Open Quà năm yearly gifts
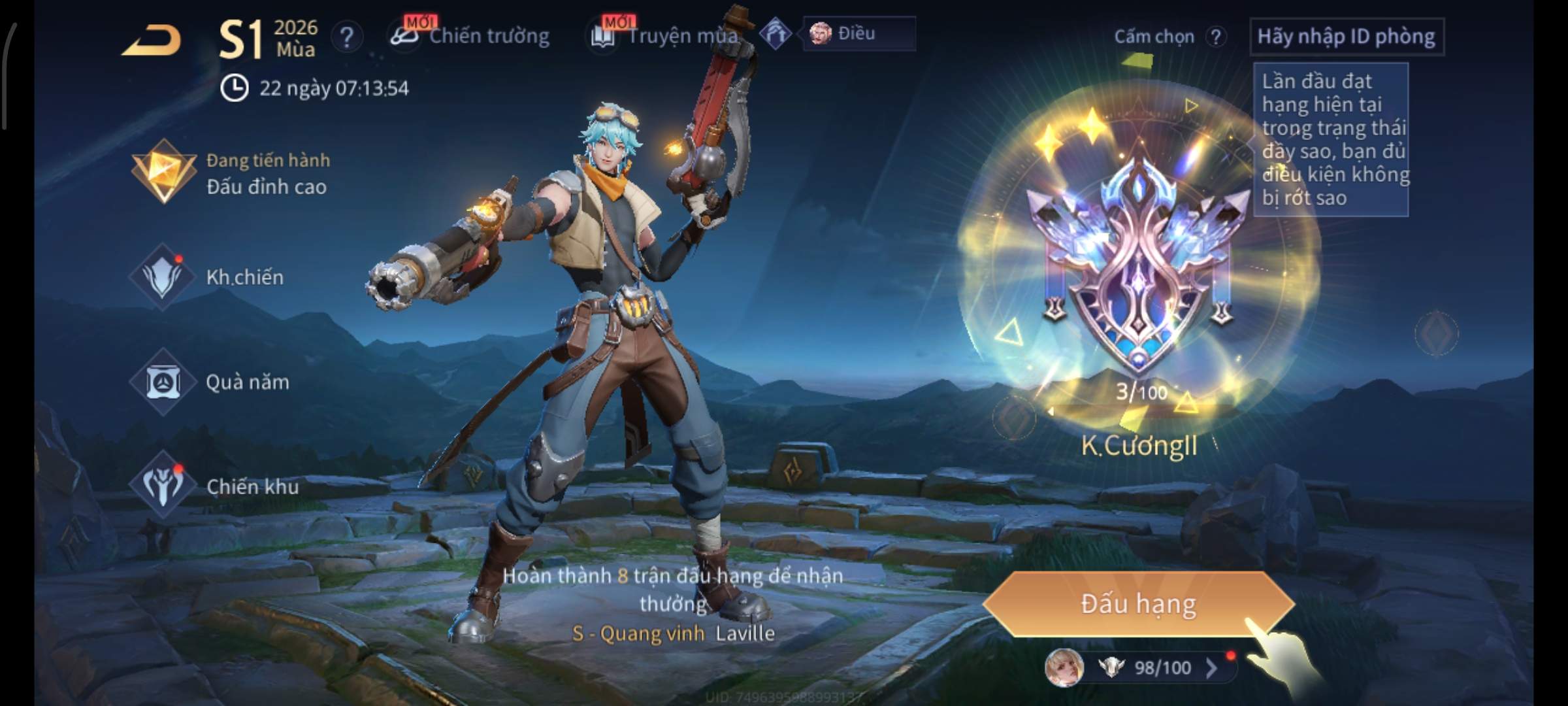The image size is (1568, 706). click(210, 382)
